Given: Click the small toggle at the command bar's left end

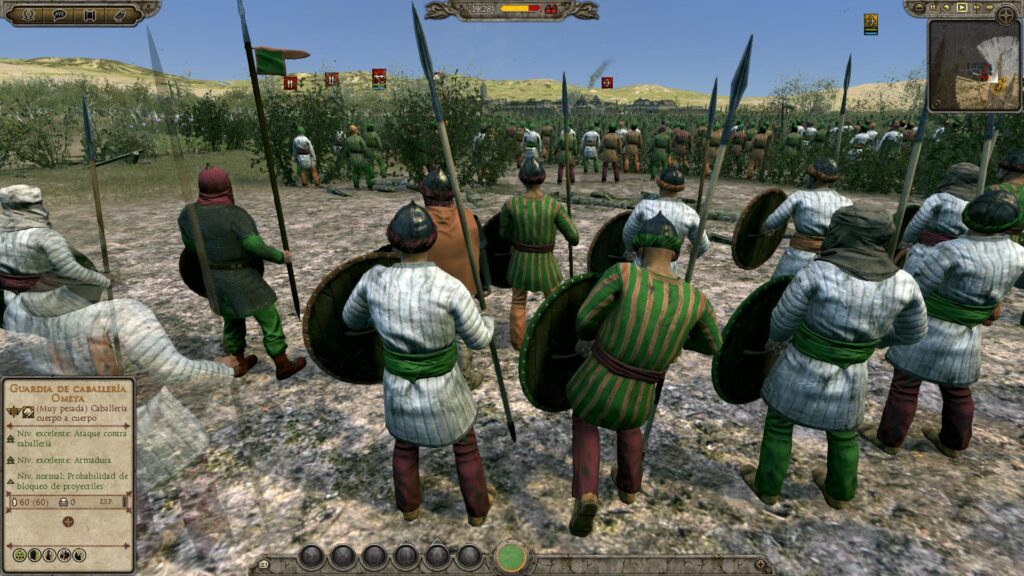Looking at the screenshot, I should pyautogui.click(x=265, y=565).
